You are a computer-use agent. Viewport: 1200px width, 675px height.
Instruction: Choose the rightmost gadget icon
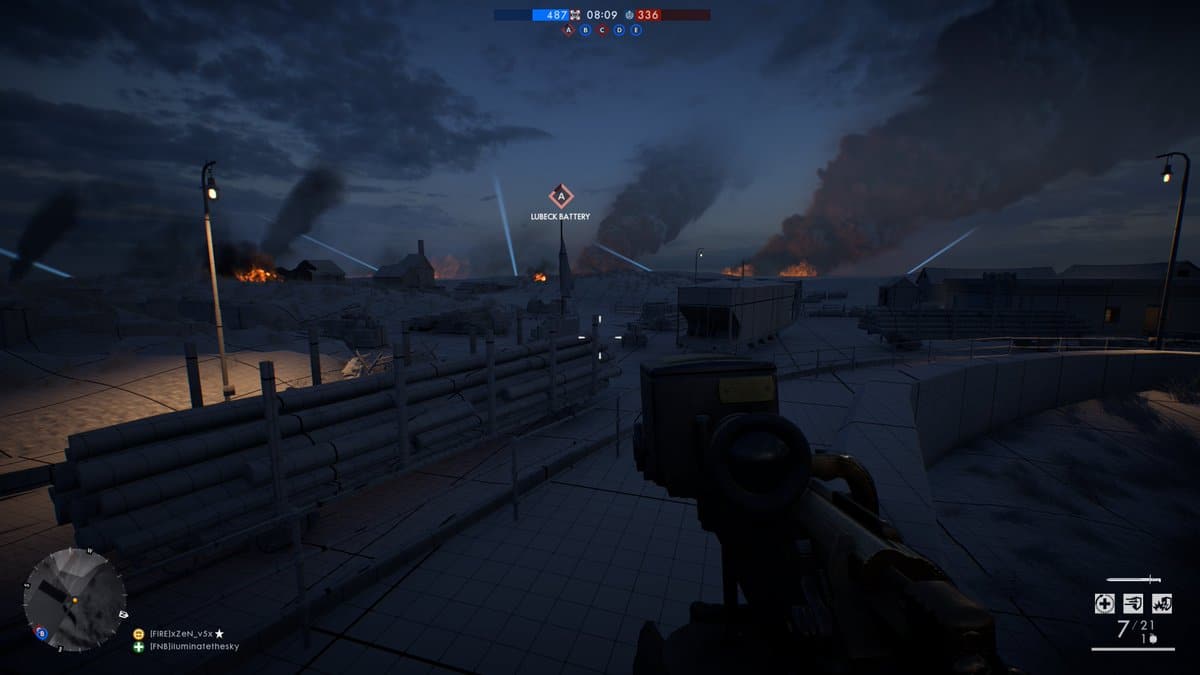[1162, 603]
